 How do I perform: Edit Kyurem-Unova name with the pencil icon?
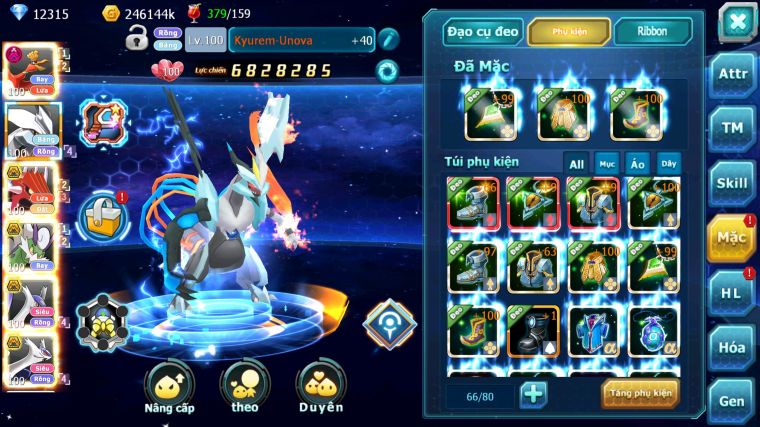click(x=388, y=39)
